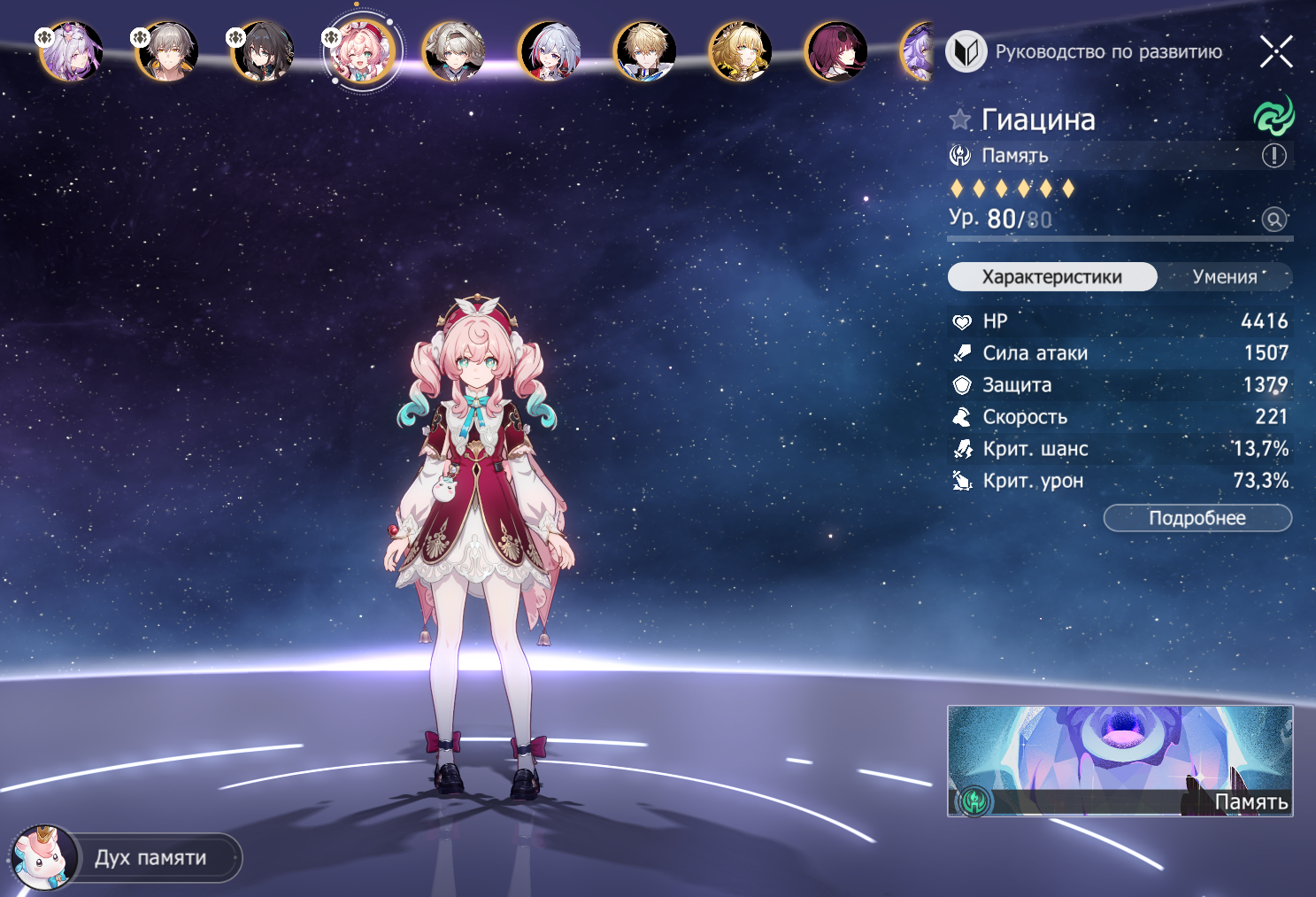Open the Подробнее stats details
Viewport: 1316px width, 897px height.
tap(1197, 518)
